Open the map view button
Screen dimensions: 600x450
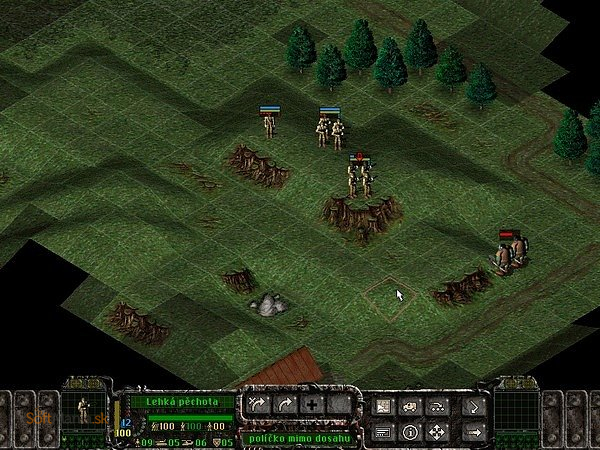pyautogui.click(x=383, y=406)
